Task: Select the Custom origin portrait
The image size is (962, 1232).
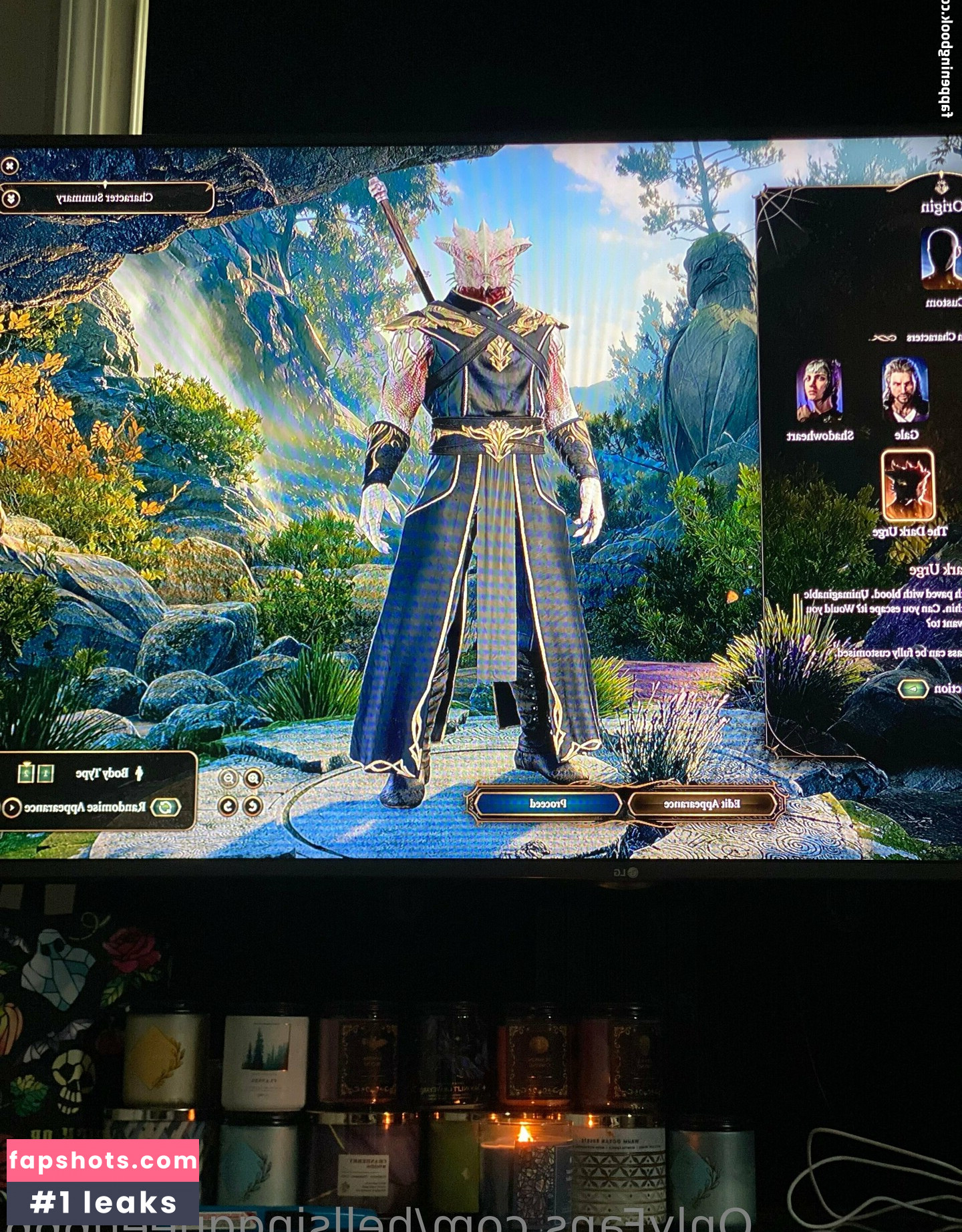Action: click(940, 257)
